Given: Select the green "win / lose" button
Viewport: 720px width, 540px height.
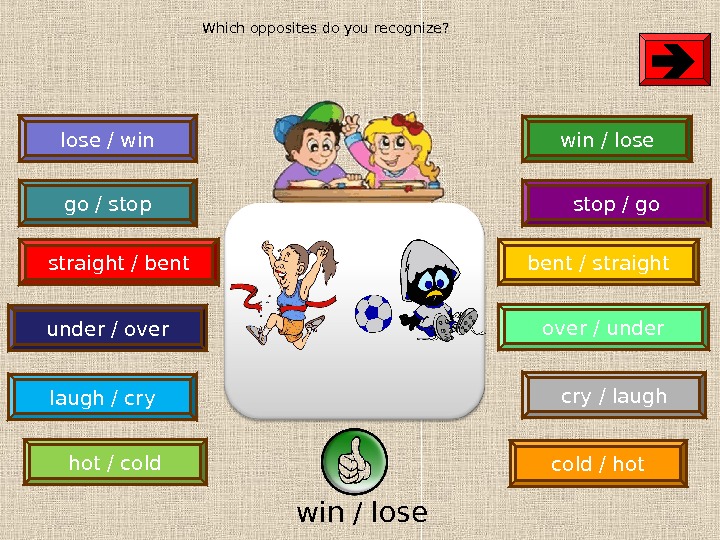Looking at the screenshot, I should pyautogui.click(x=607, y=139).
